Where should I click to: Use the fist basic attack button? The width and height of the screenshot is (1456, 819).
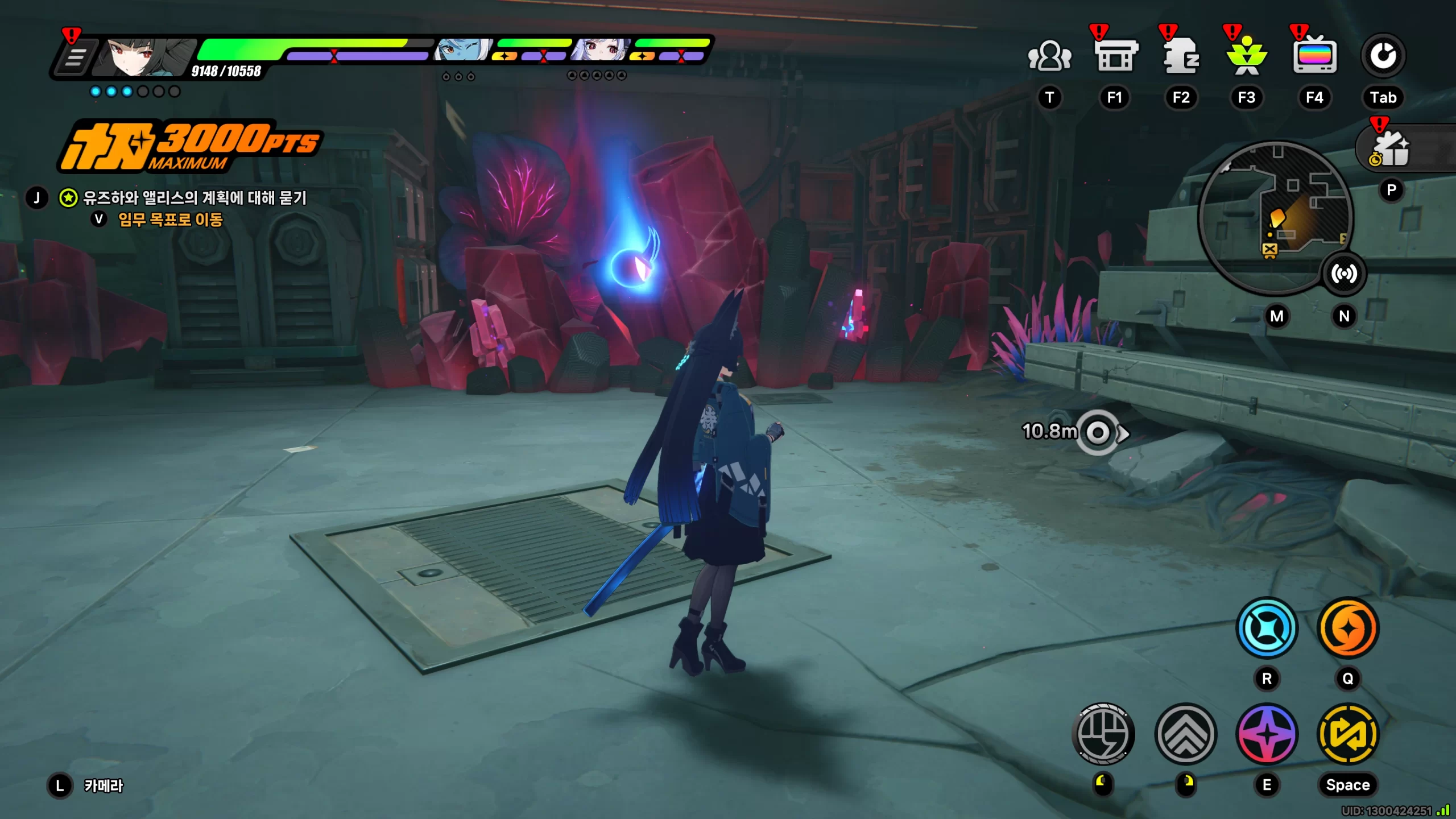click(x=1103, y=734)
